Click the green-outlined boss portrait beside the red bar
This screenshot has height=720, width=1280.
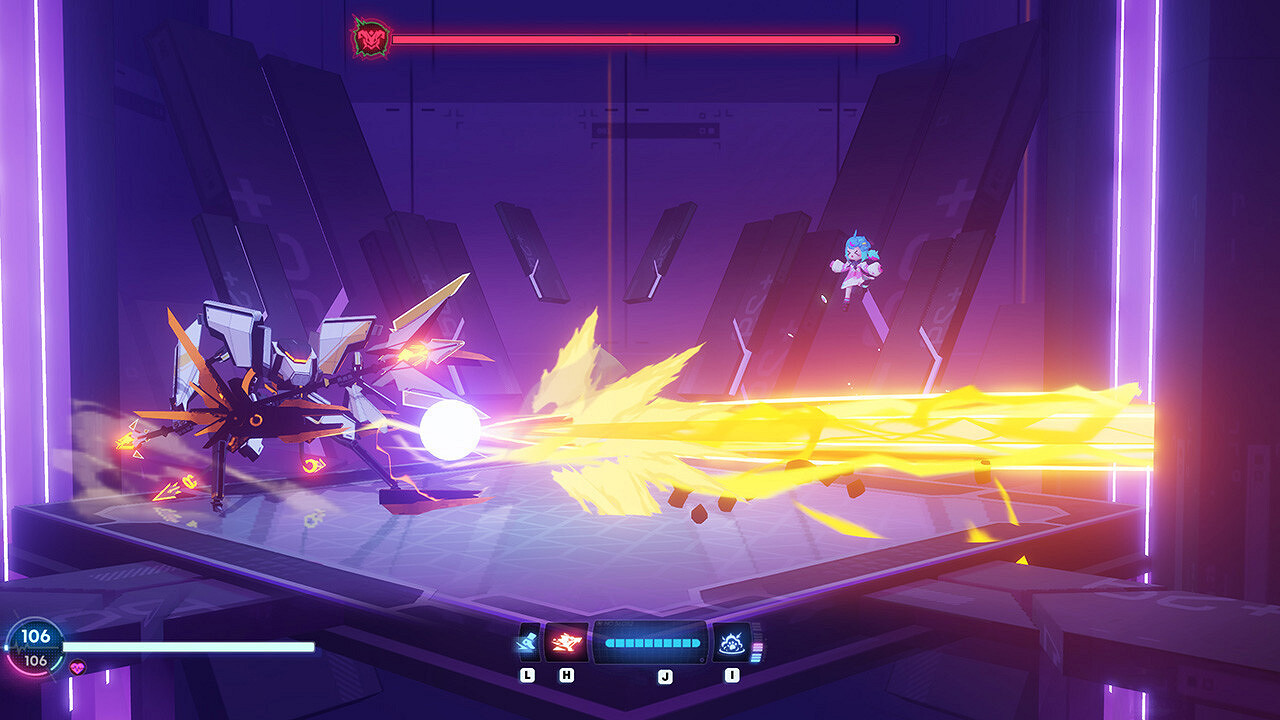pyautogui.click(x=368, y=37)
